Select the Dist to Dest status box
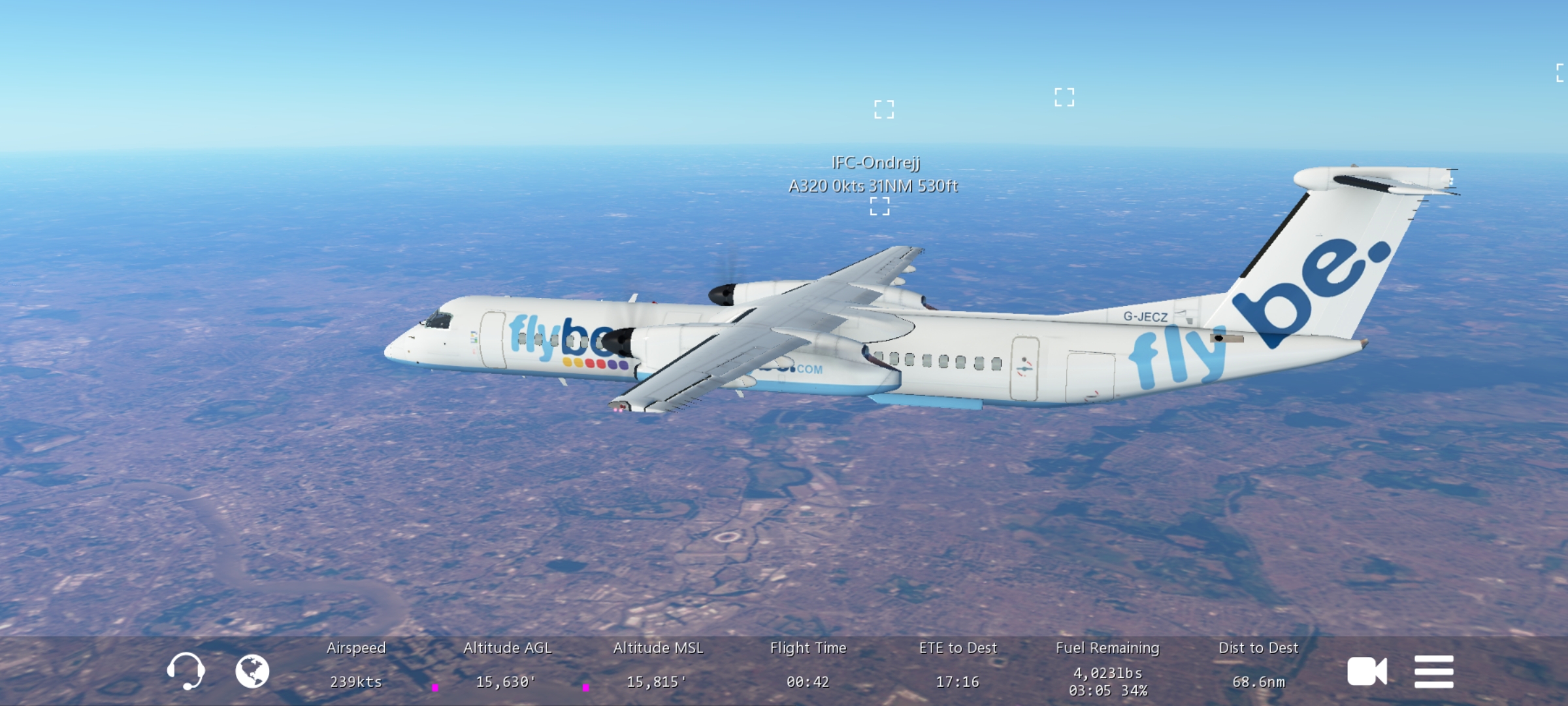The height and width of the screenshot is (706, 1568). (x=1258, y=665)
